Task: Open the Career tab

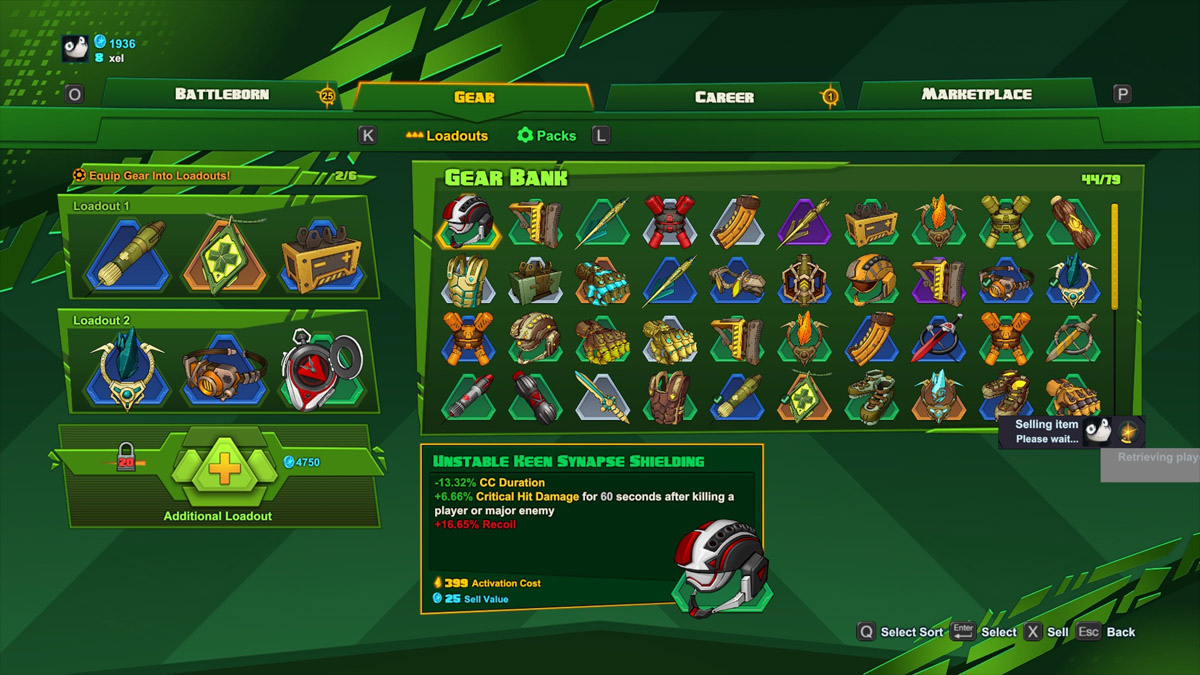Action: tap(724, 96)
